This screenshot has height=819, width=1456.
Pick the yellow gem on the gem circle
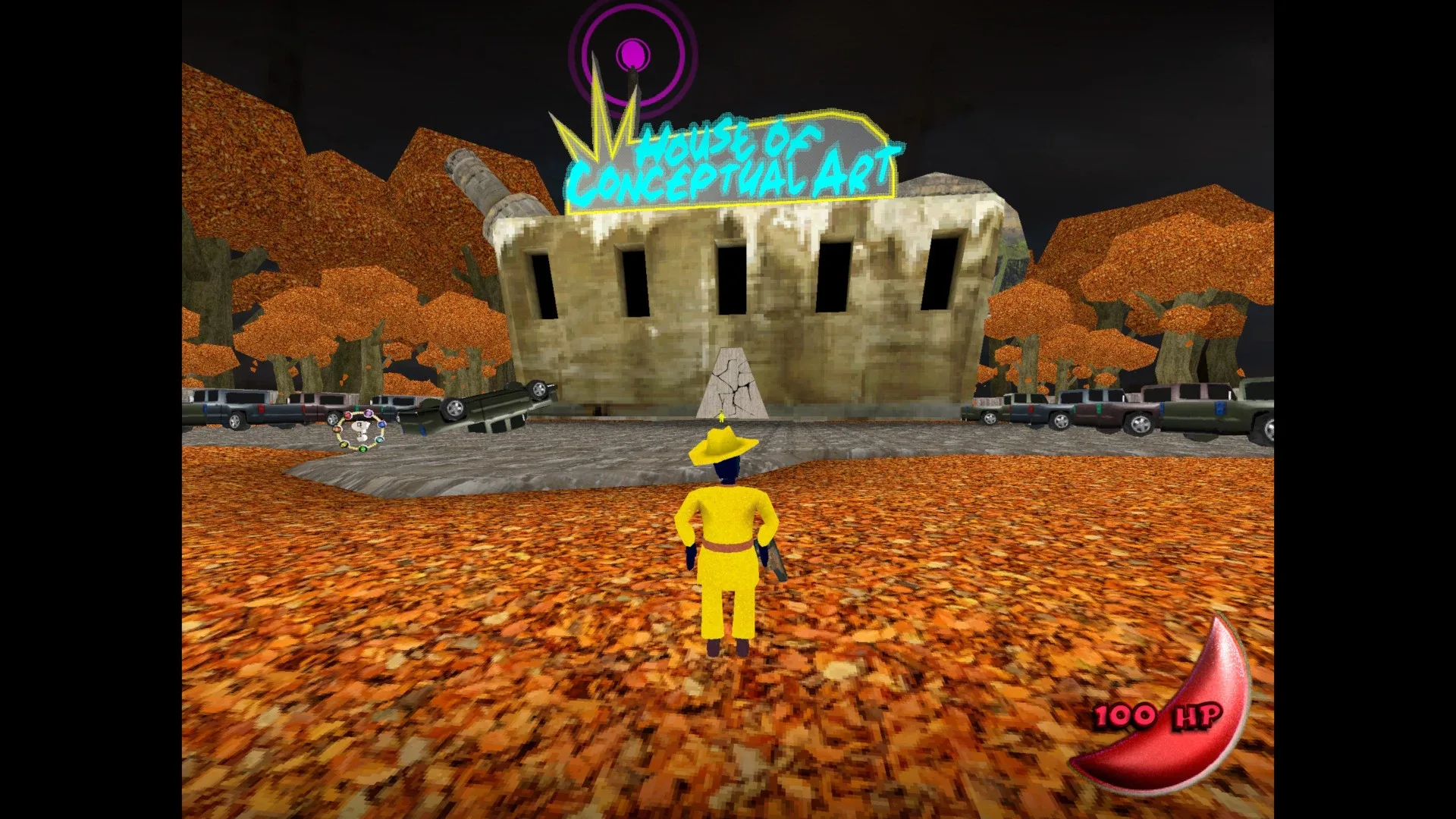344,444
